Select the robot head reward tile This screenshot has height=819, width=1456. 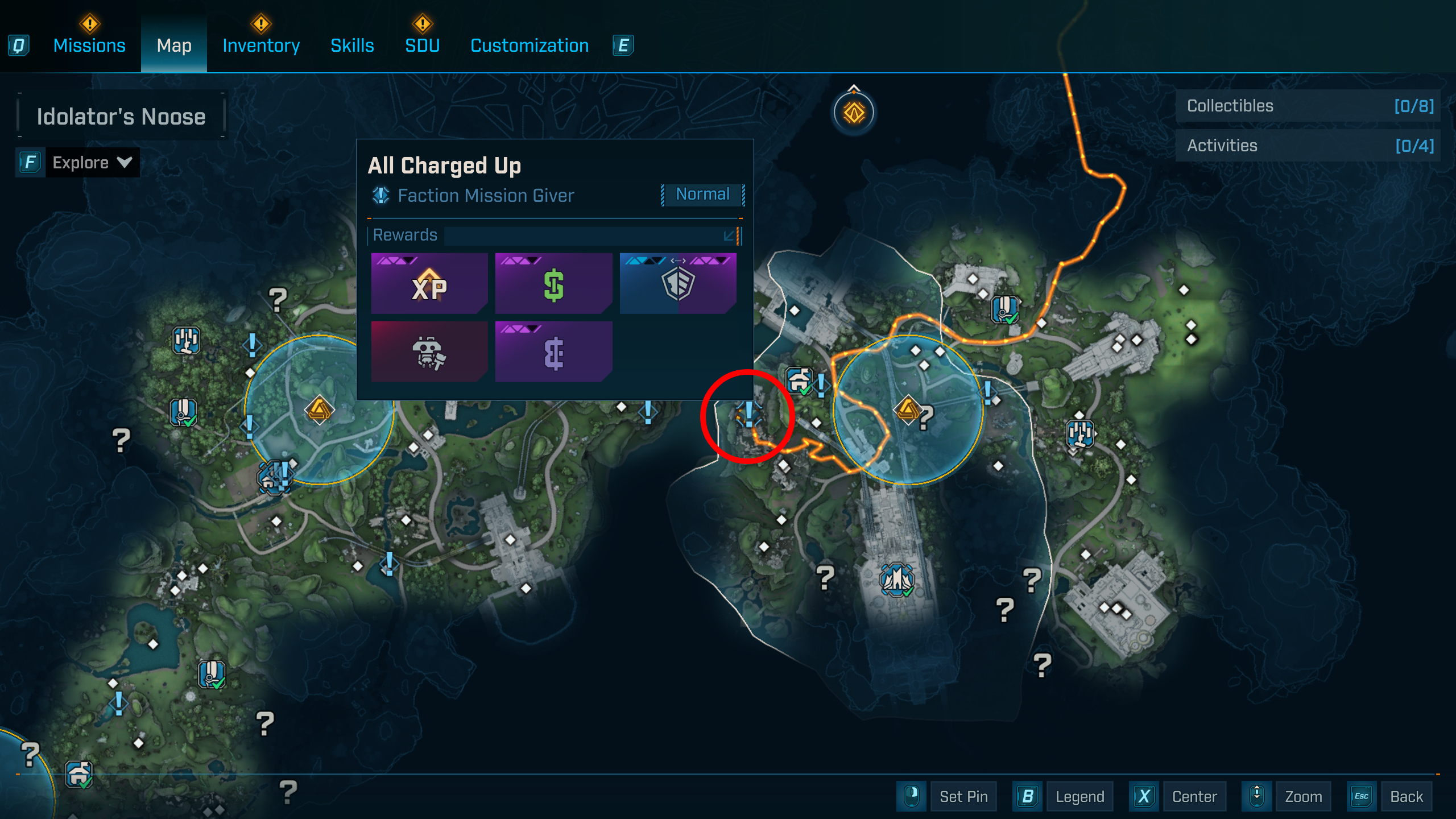click(429, 351)
